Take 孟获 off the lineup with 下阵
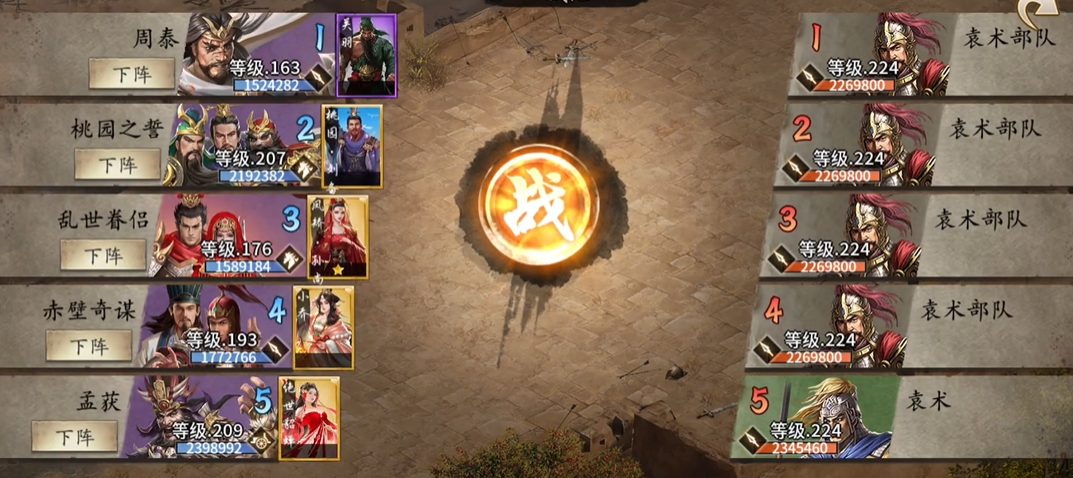Image resolution: width=1073 pixels, height=478 pixels. 74,436
